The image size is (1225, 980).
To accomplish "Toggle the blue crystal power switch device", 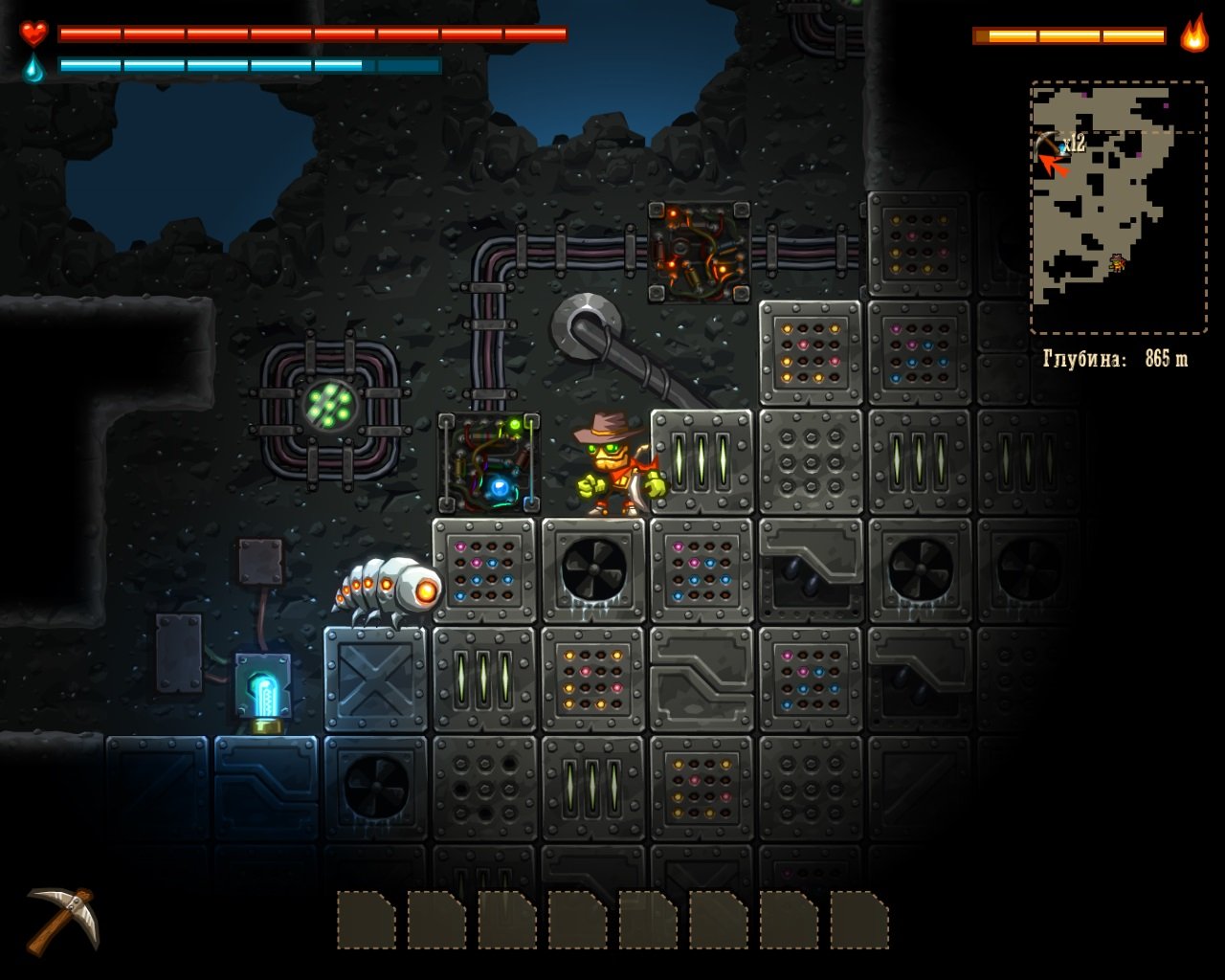I will pos(265,686).
